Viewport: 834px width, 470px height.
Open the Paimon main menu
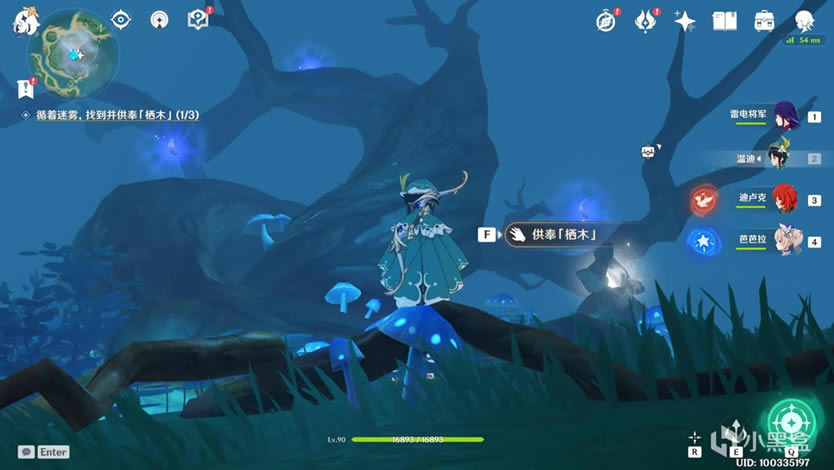(25, 23)
